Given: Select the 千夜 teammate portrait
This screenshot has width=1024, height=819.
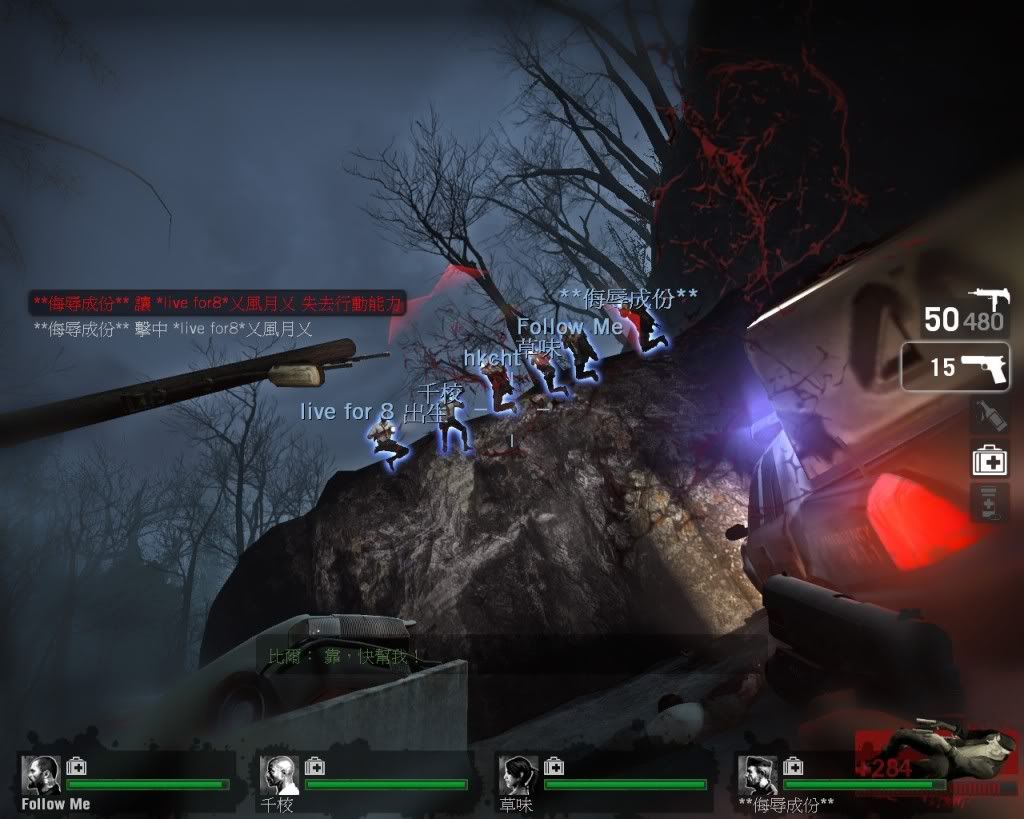Looking at the screenshot, I should click(x=279, y=775).
